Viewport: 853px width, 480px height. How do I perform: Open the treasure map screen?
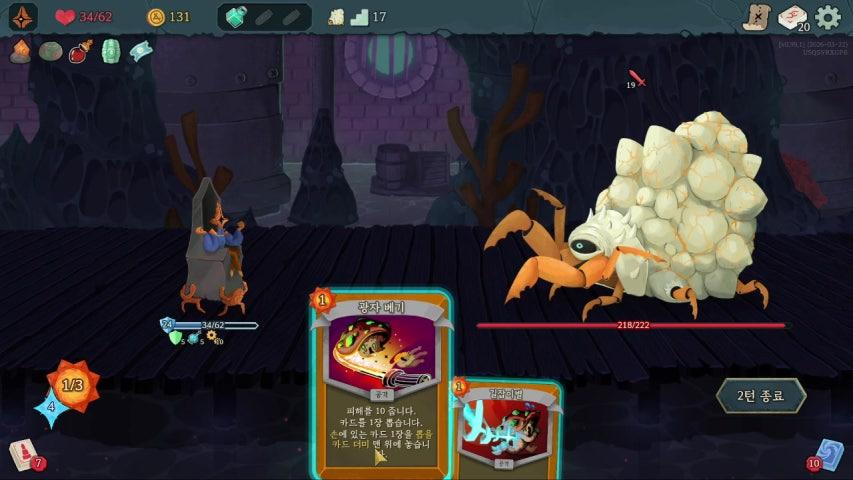756,17
